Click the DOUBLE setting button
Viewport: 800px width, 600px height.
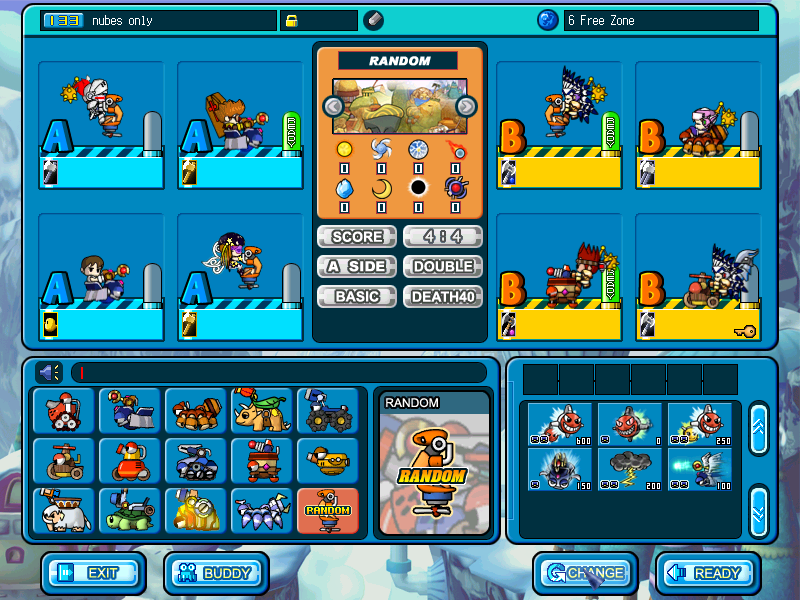click(x=443, y=267)
